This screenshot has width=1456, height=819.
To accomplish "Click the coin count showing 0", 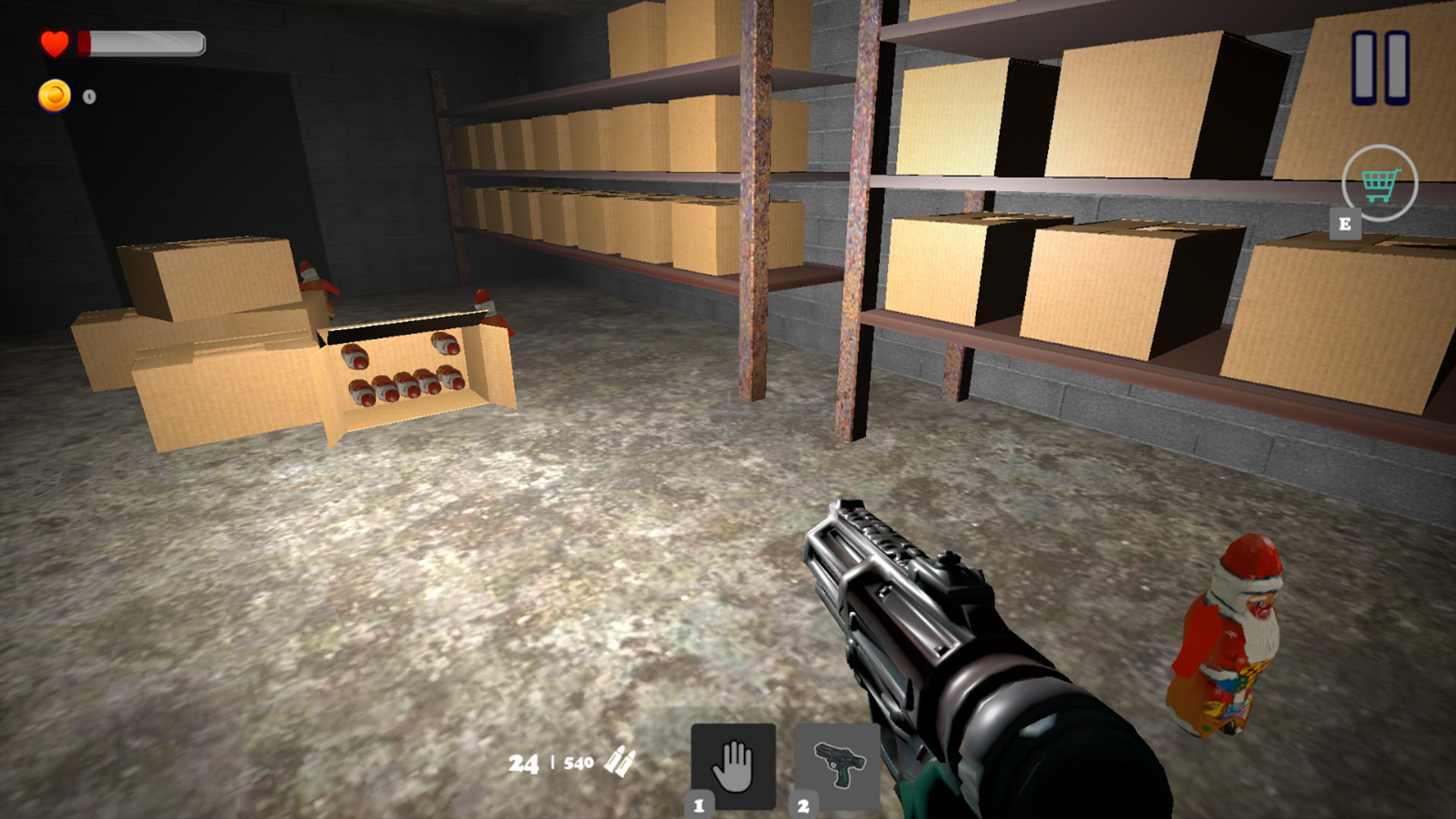I will pos(89,96).
